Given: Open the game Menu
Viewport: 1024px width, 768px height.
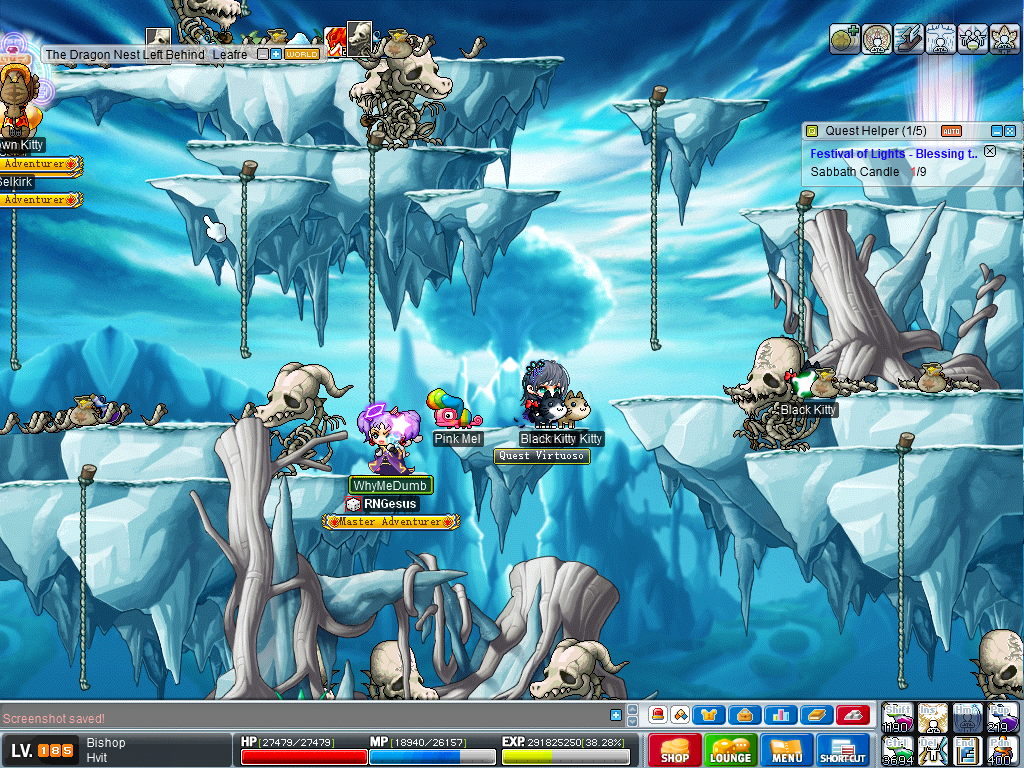Looking at the screenshot, I should click(x=786, y=751).
